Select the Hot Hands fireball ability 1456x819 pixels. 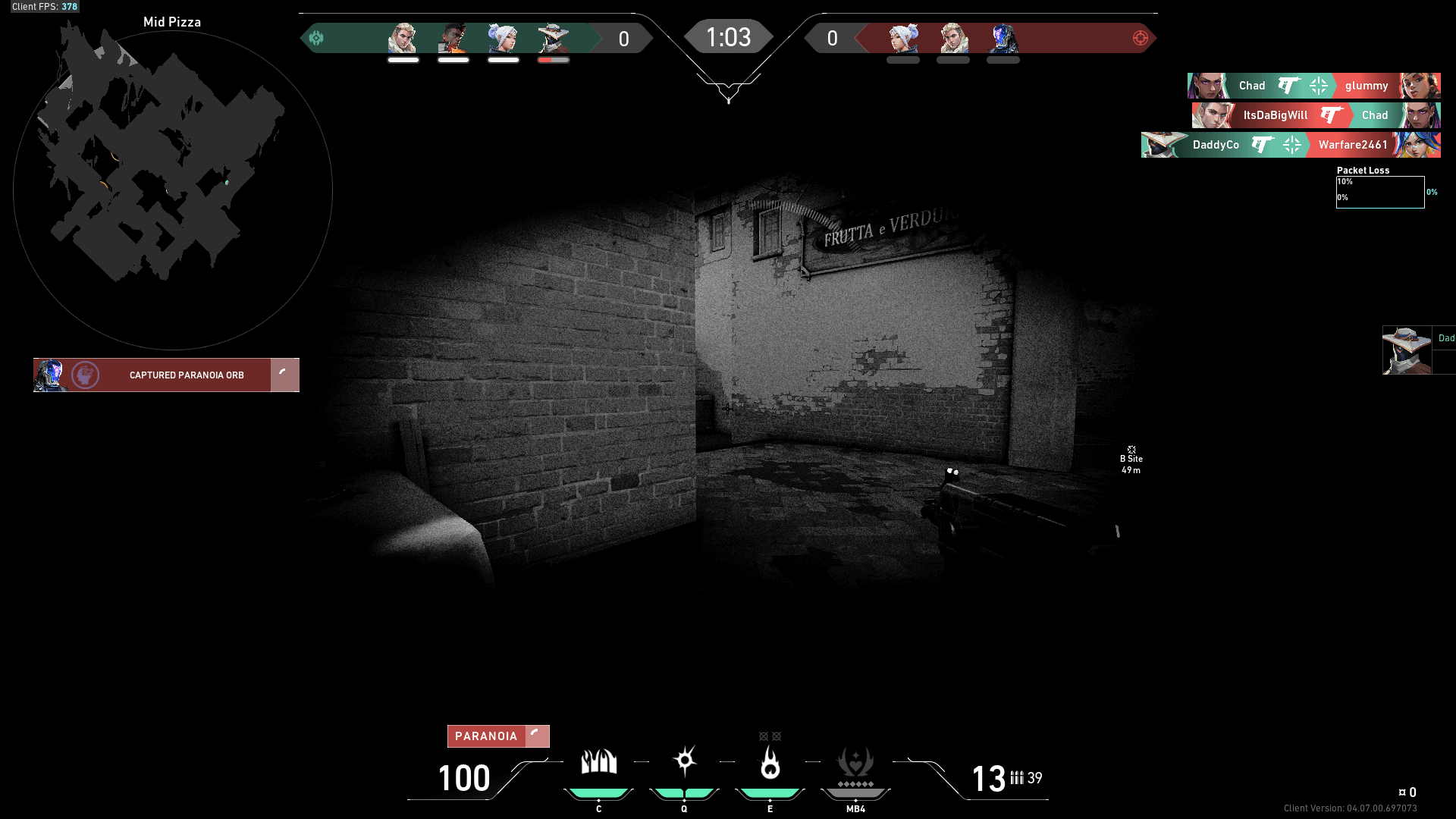[770, 763]
